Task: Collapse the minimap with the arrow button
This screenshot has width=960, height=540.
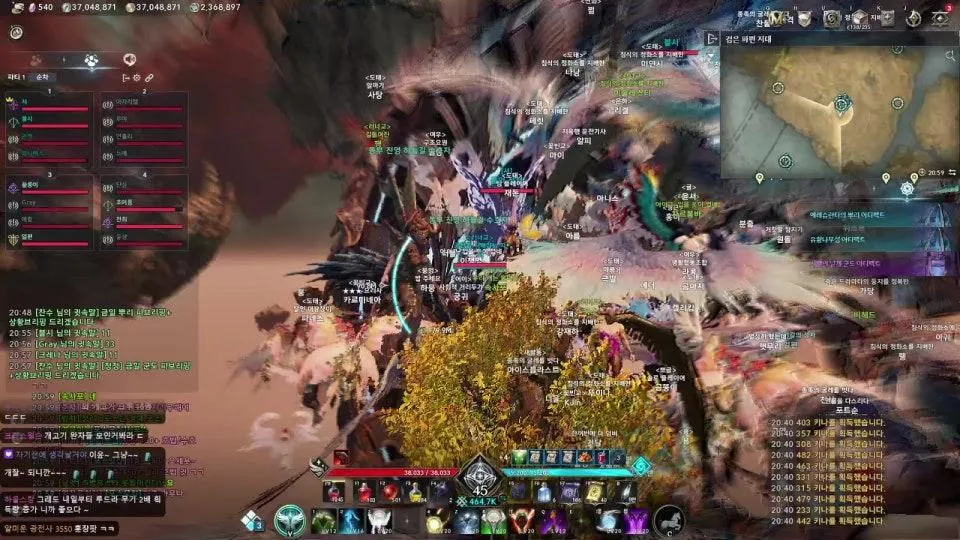Action: [712, 39]
